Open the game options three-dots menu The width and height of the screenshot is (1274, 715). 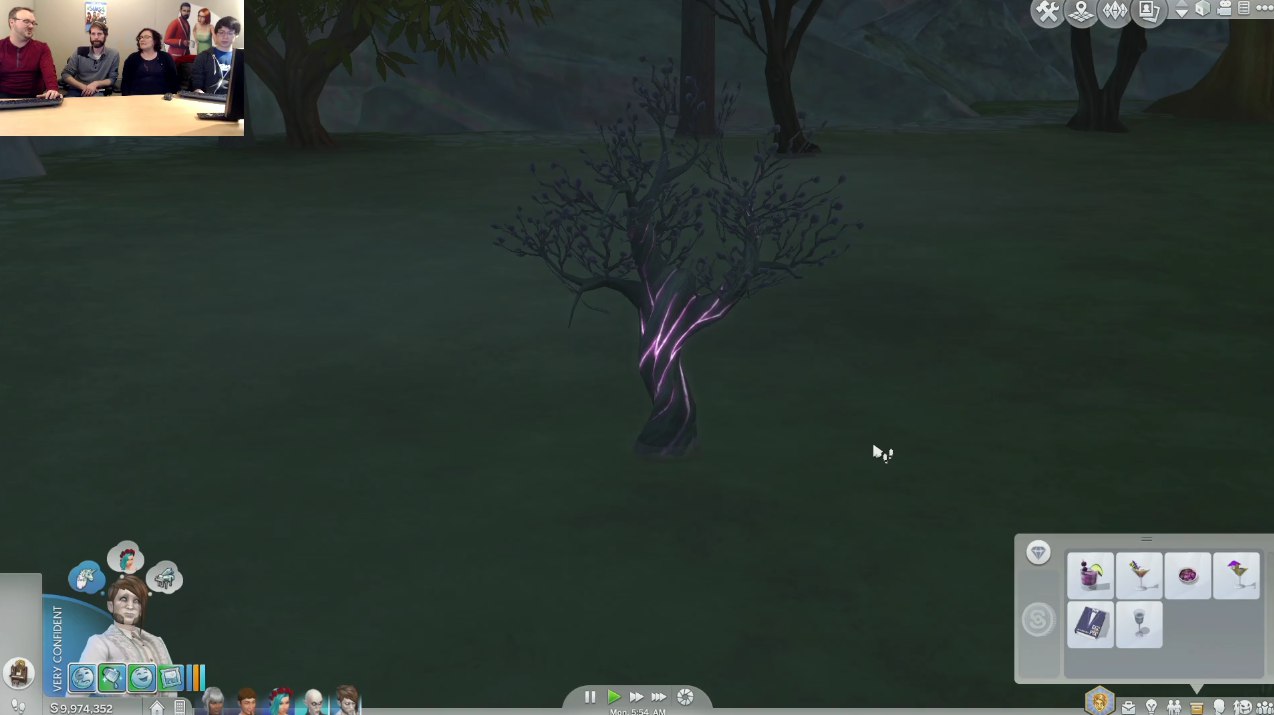click(1265, 9)
